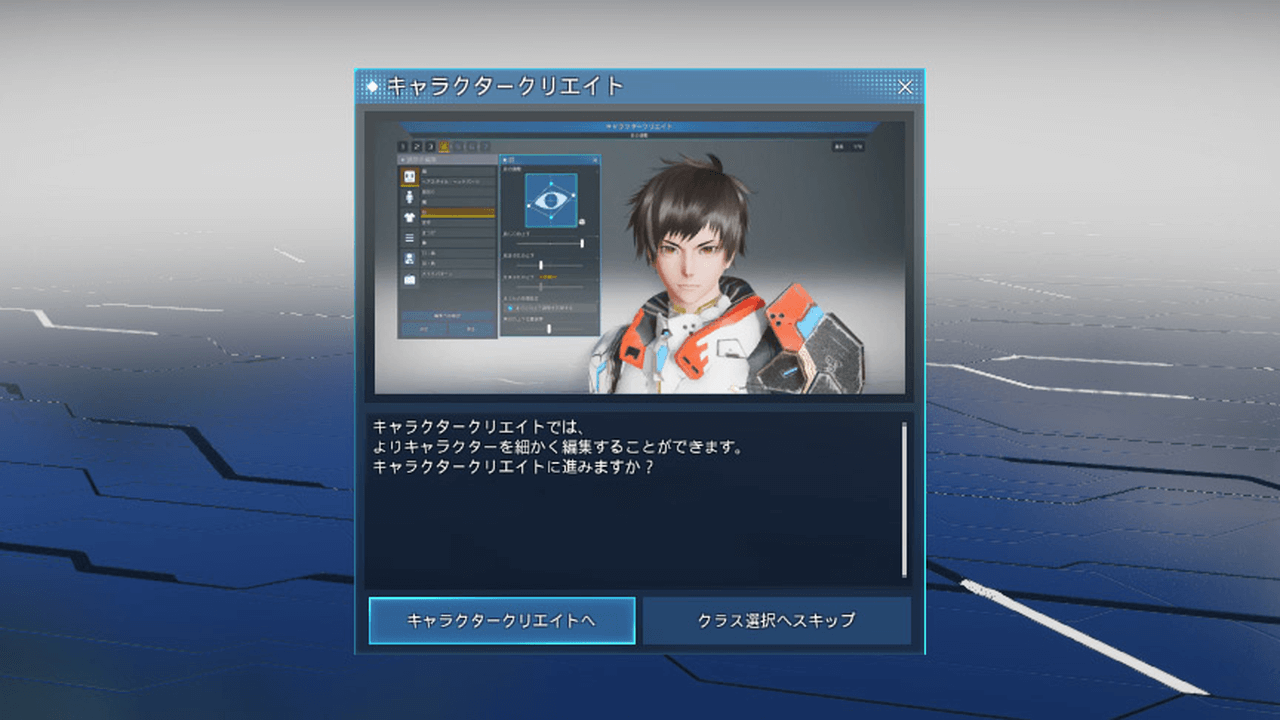Proceed to キャラクタークリエイトへ button
Image resolution: width=1280 pixels, height=720 pixels.
(x=501, y=621)
